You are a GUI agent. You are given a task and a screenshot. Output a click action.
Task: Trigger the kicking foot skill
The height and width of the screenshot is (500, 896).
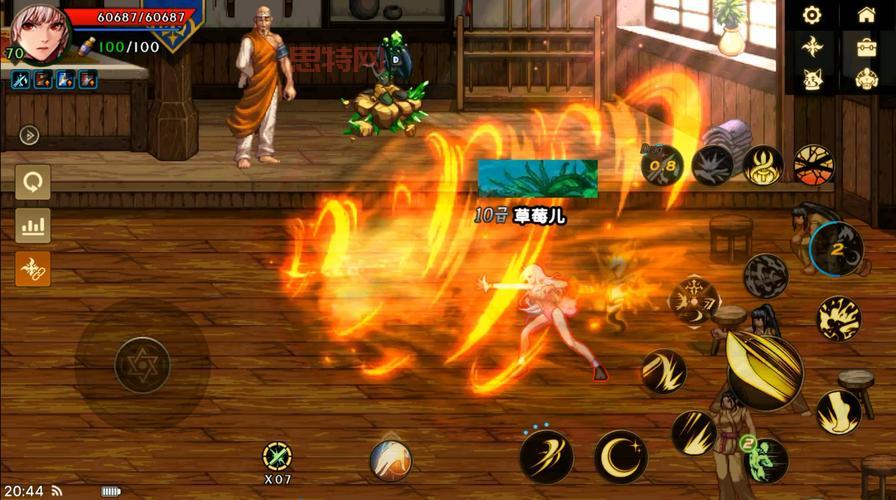(838, 412)
